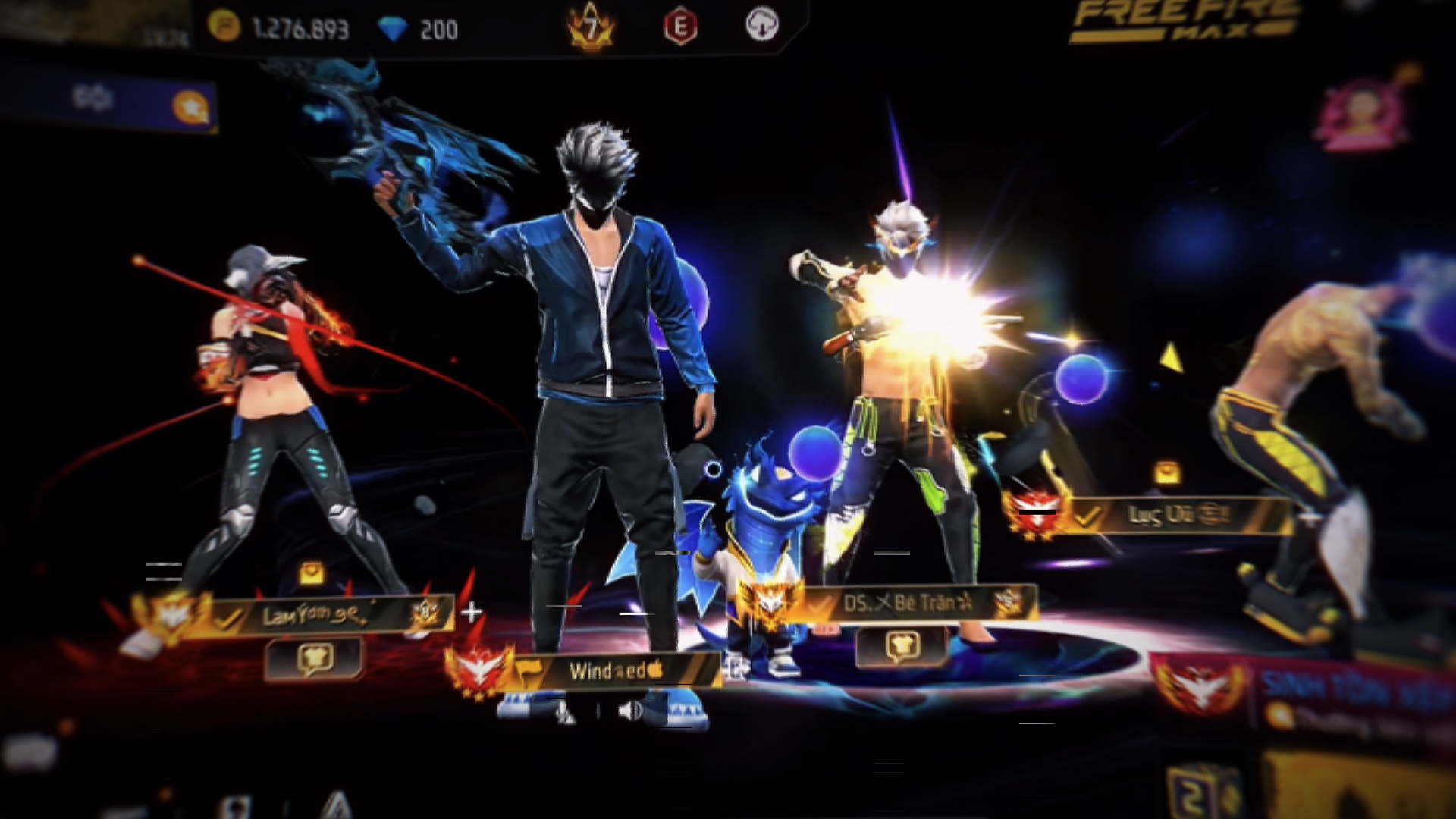This screenshot has width=1456, height=819.
Task: Select Lục Uũ's player nameplate
Action: (1175, 516)
